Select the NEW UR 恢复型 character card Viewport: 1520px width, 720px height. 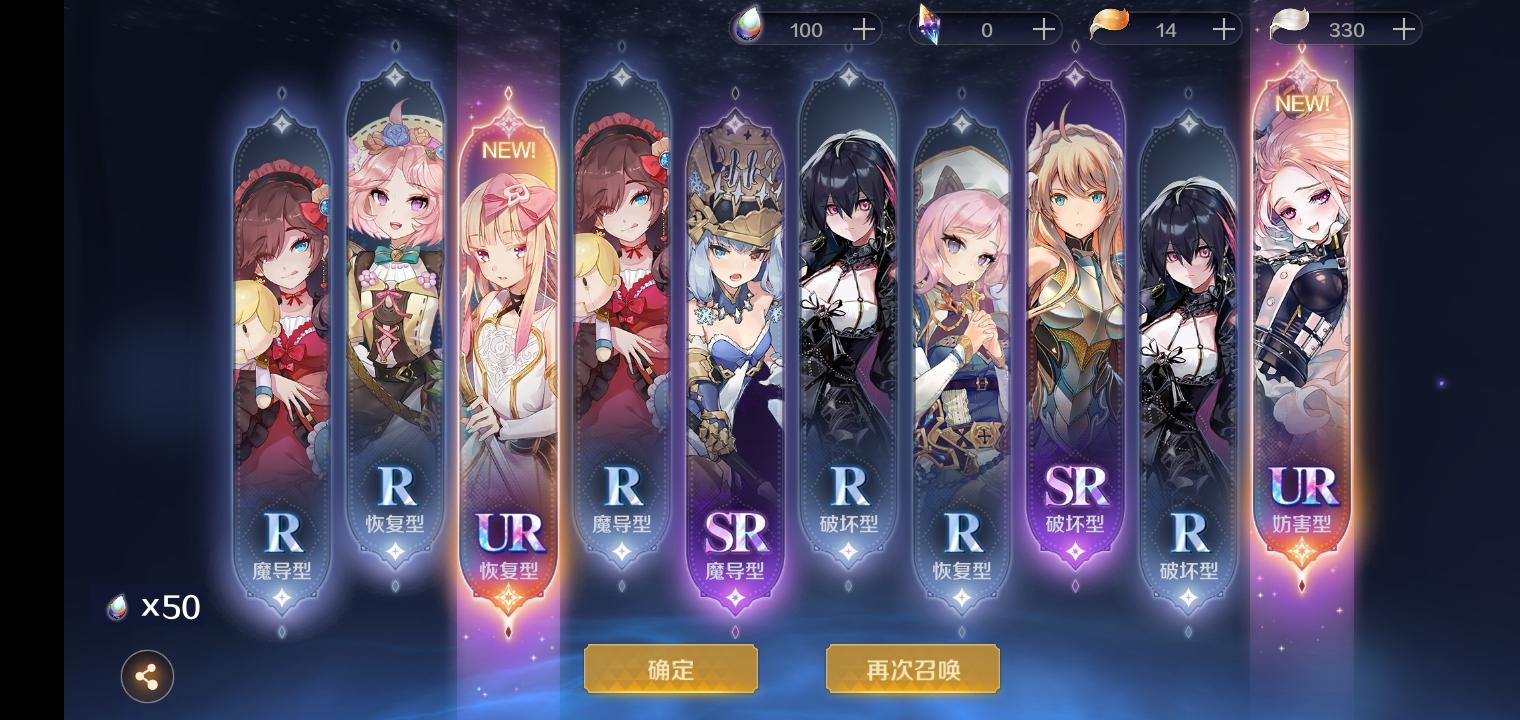509,350
